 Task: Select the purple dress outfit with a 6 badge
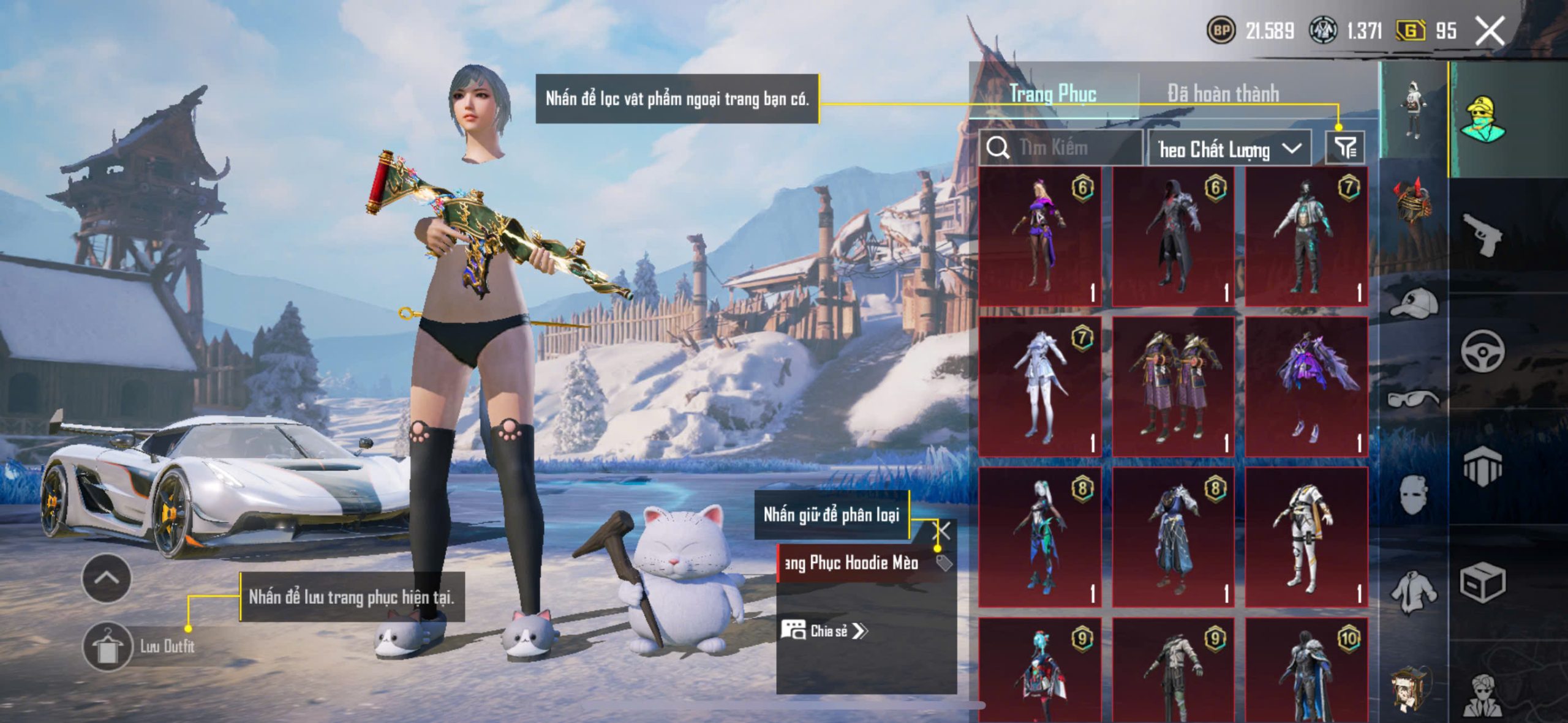1040,236
